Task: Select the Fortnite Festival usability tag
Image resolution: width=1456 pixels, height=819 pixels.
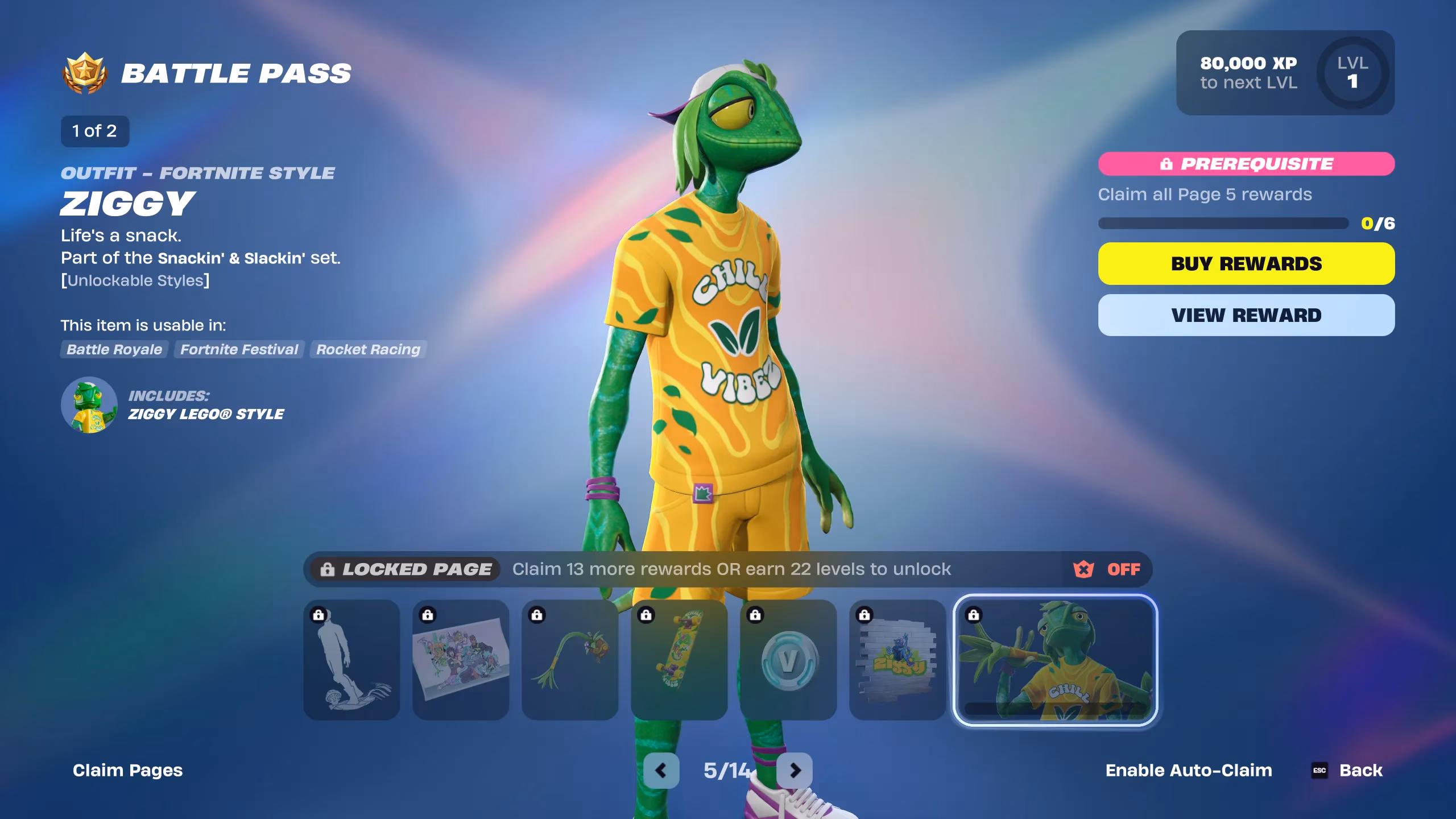Action: (239, 350)
